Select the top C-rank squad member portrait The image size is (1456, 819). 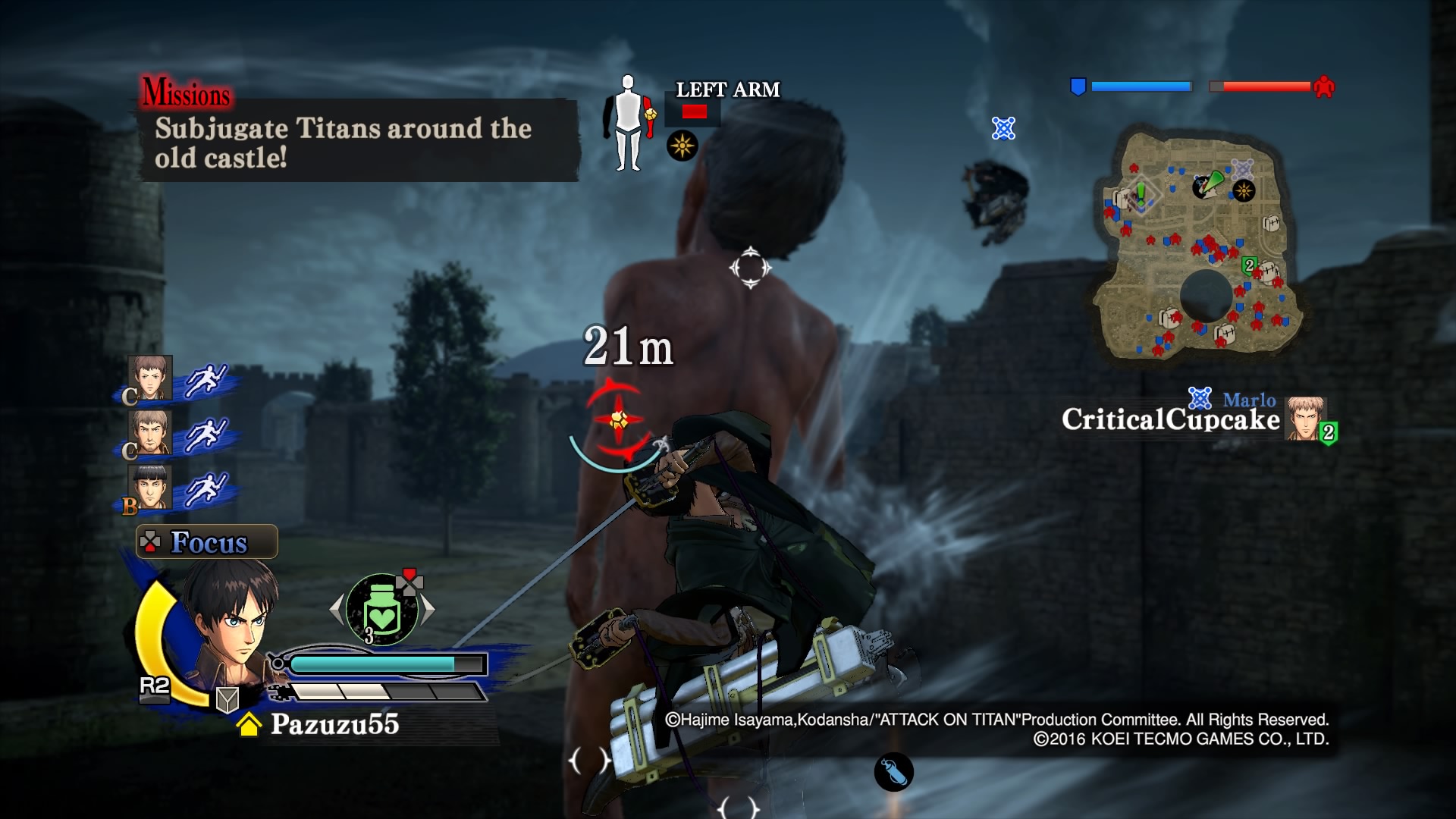[x=150, y=378]
